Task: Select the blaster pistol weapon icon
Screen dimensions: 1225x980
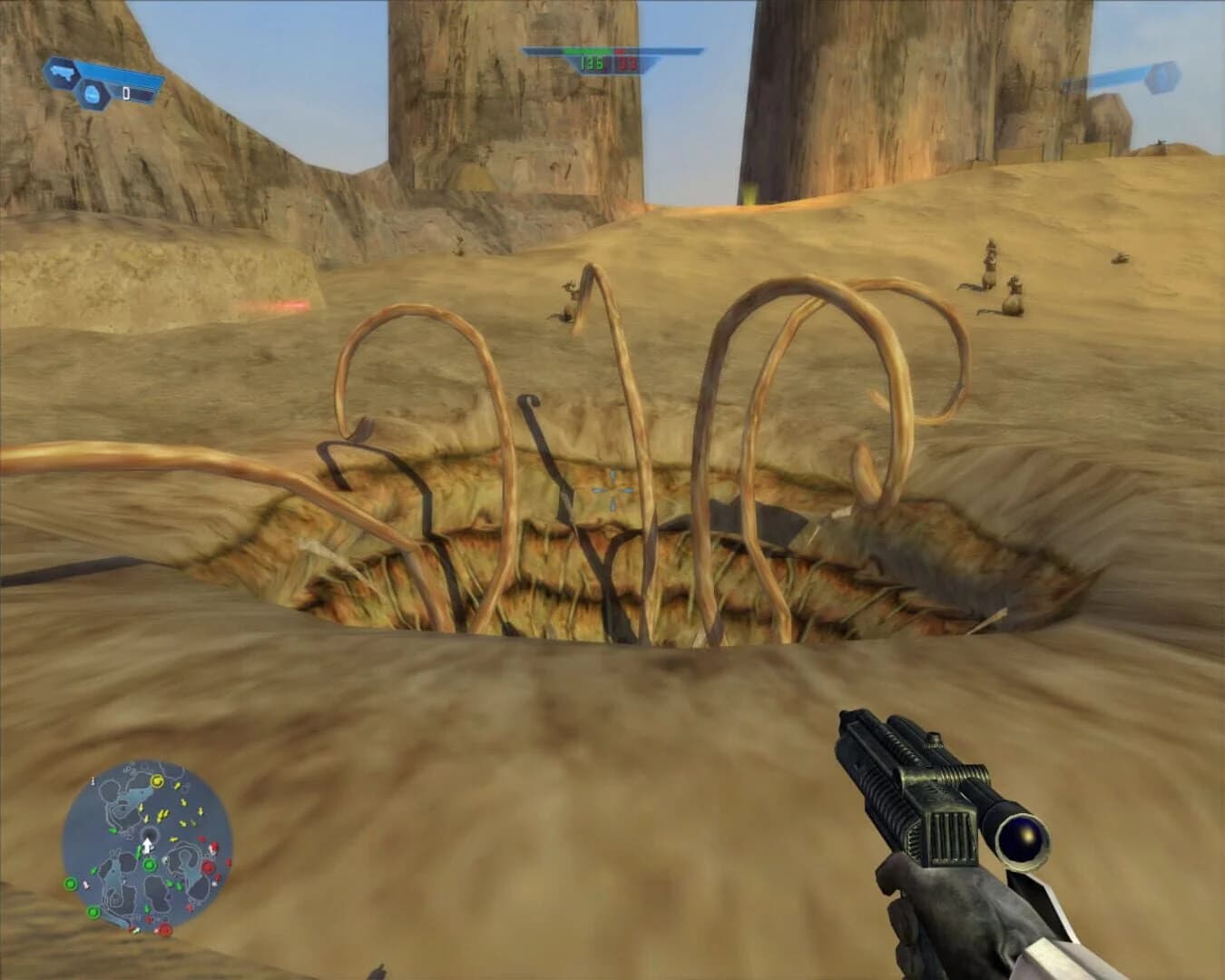Action: click(61, 73)
